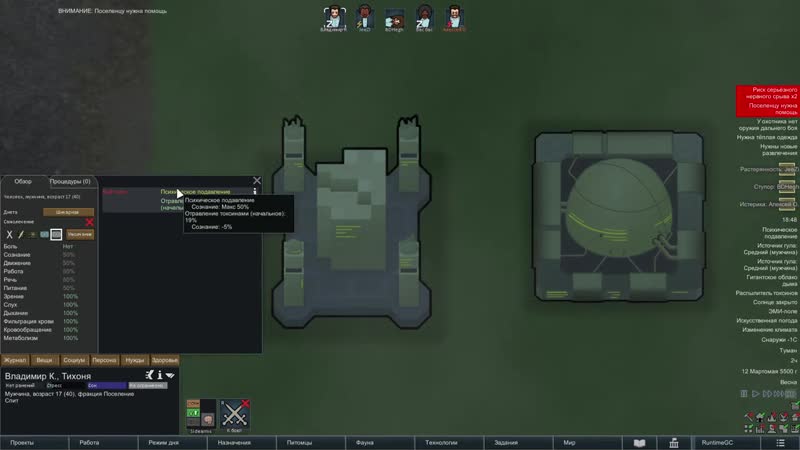800x450 pixels.
Task: Open the Фауна (Wildlife) menu
Action: (365, 442)
